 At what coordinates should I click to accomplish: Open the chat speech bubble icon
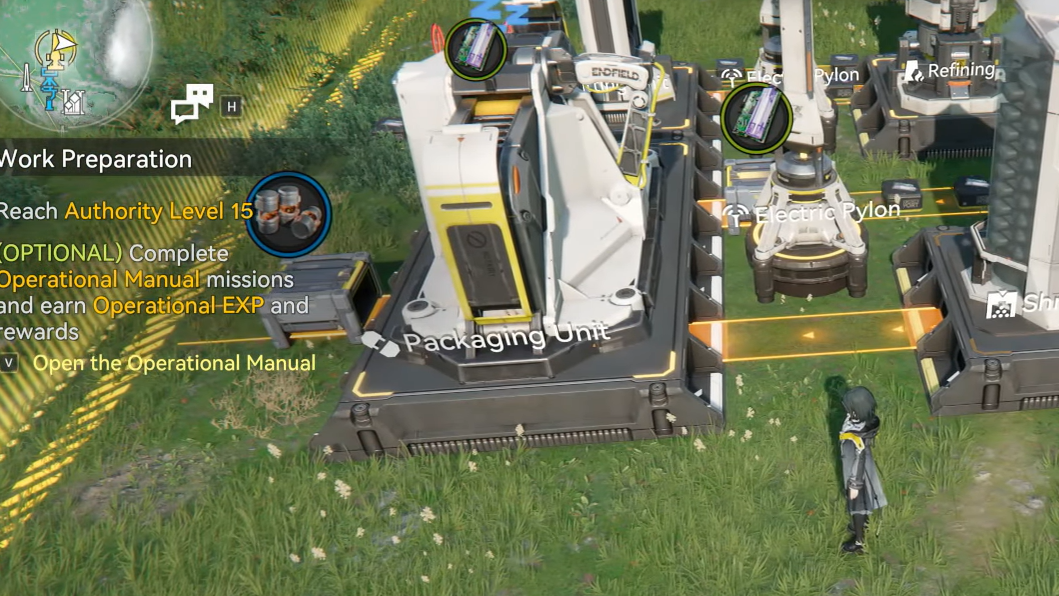[x=192, y=103]
